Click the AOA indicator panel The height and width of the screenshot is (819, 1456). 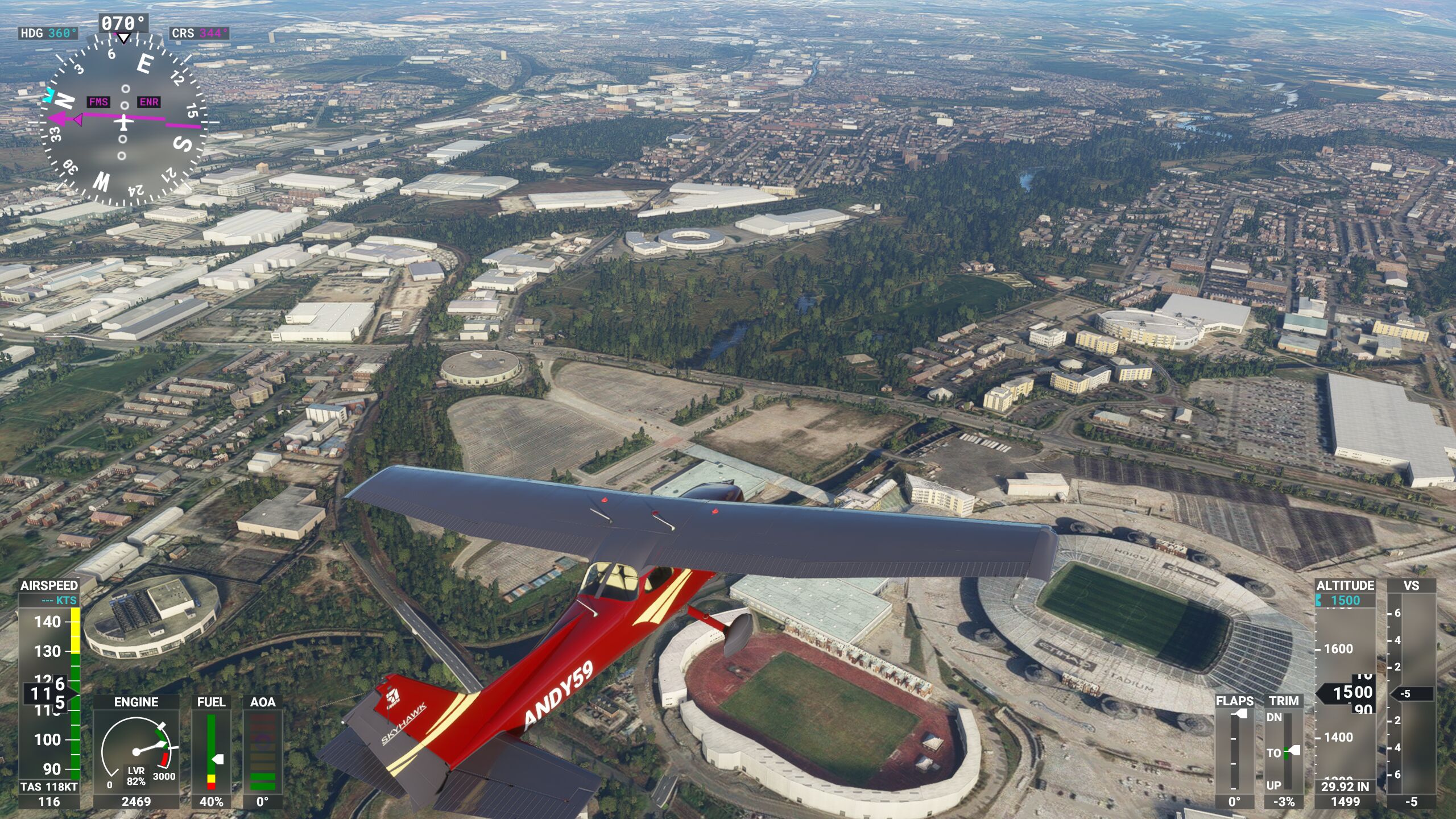point(262,751)
